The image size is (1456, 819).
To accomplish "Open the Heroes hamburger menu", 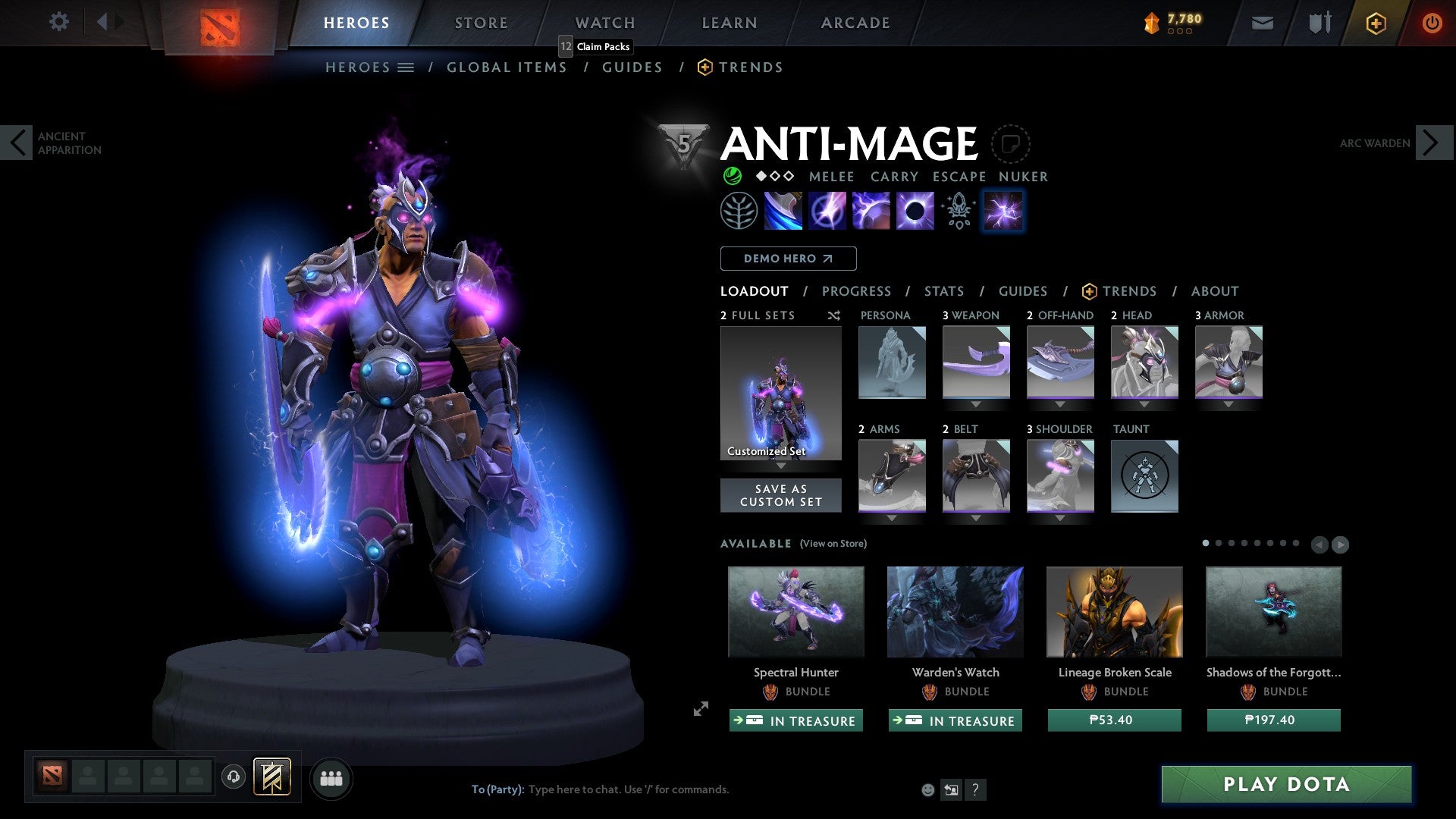I will (406, 67).
